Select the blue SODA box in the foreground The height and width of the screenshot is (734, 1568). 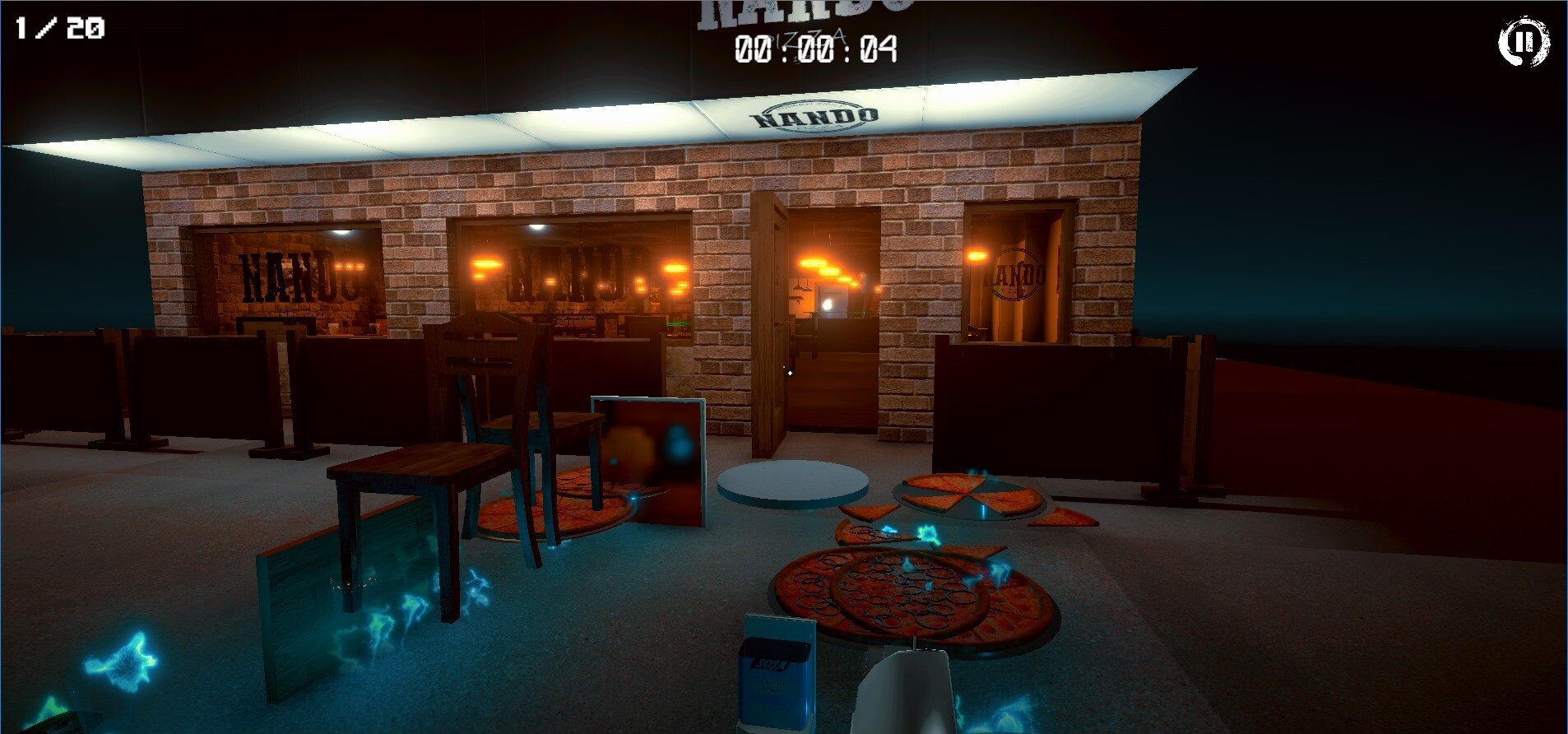(x=774, y=675)
